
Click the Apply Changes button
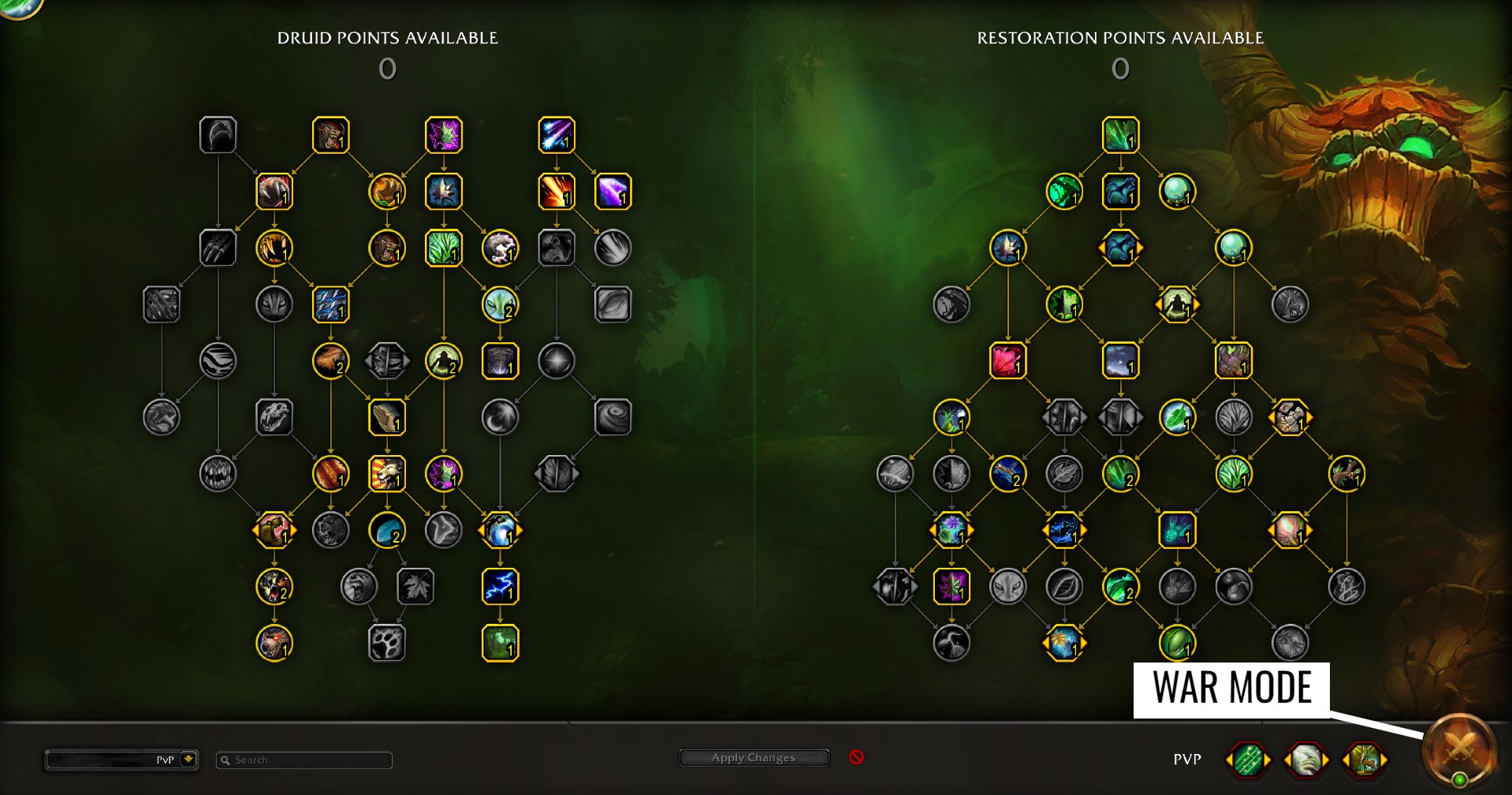pos(753,758)
